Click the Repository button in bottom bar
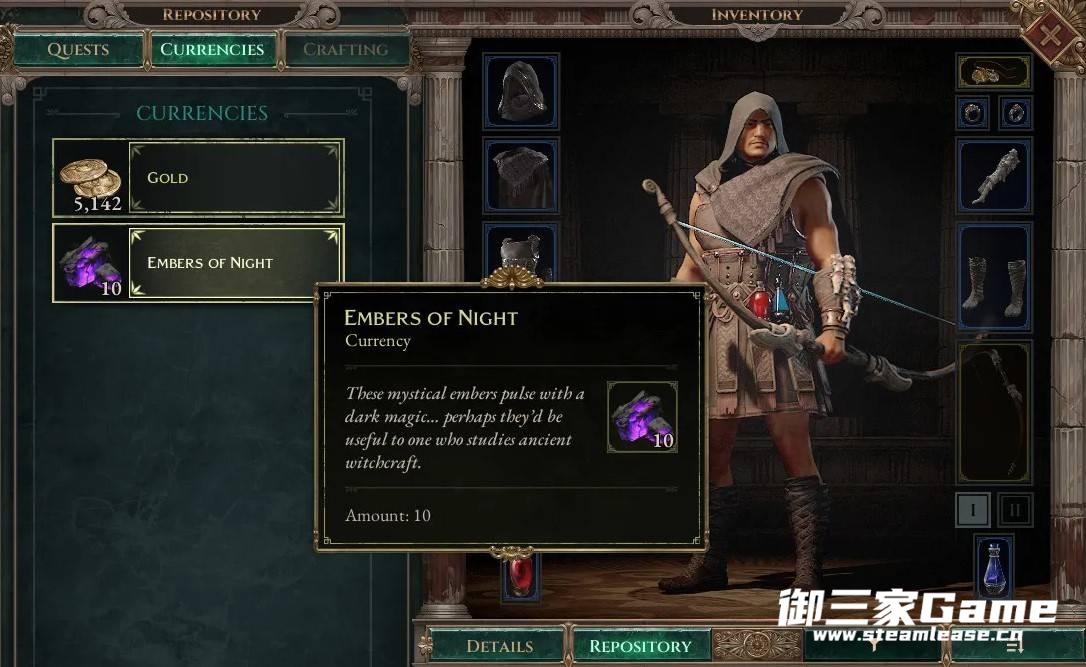 coord(640,646)
